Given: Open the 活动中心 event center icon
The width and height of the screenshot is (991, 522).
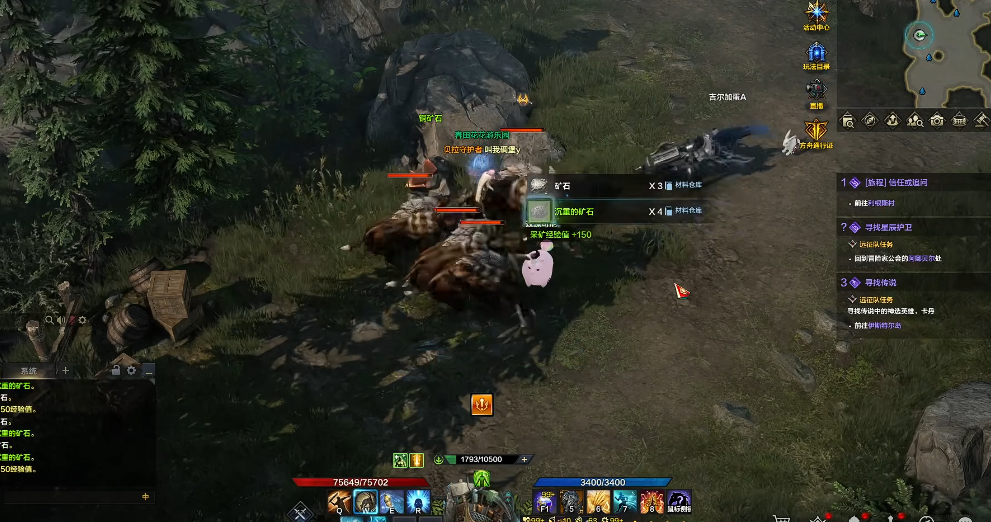Looking at the screenshot, I should [x=817, y=14].
